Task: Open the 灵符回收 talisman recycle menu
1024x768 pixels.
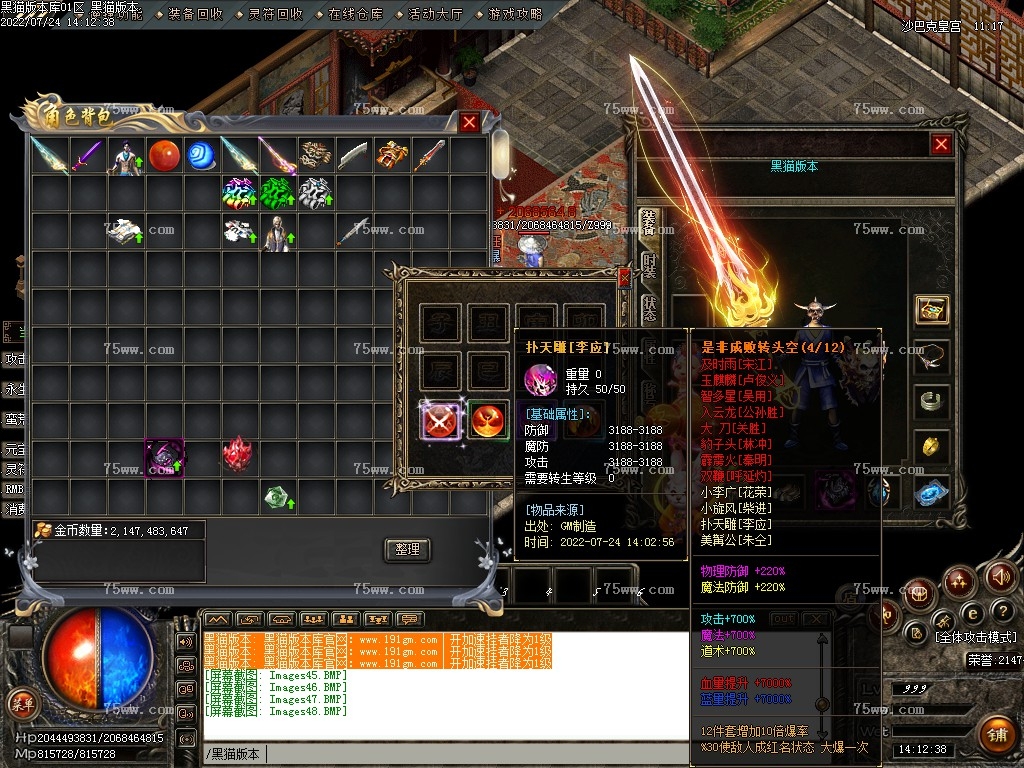Action: tap(275, 14)
